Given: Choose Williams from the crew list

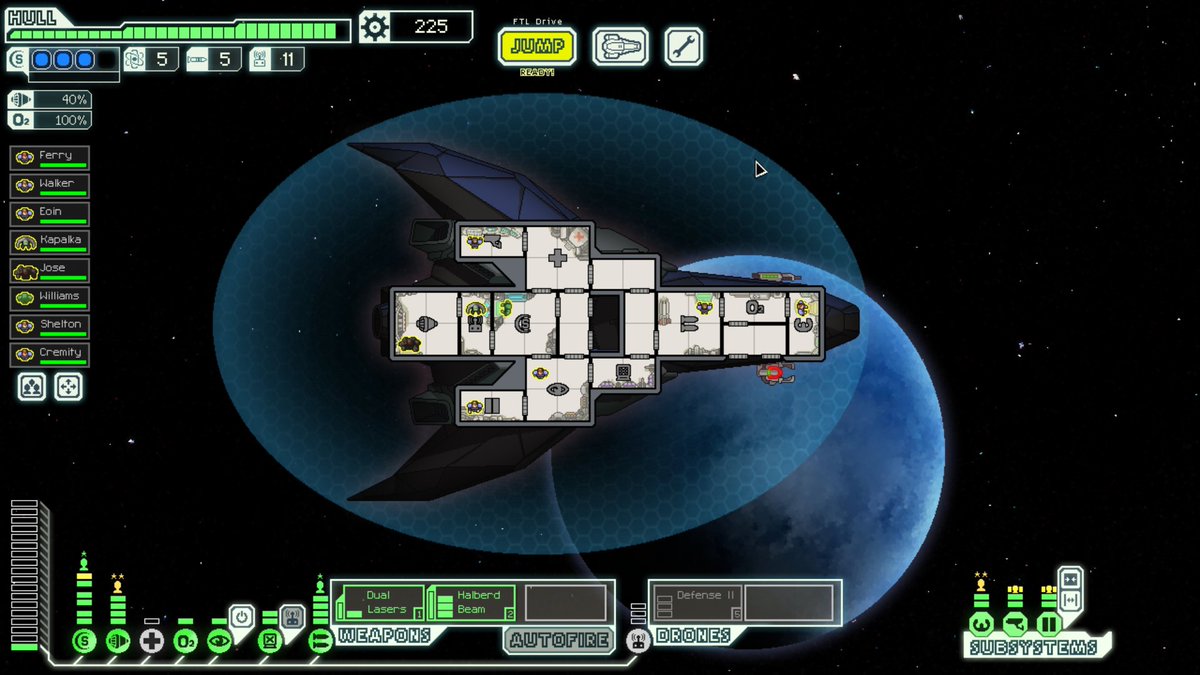Looking at the screenshot, I should click(x=50, y=298).
